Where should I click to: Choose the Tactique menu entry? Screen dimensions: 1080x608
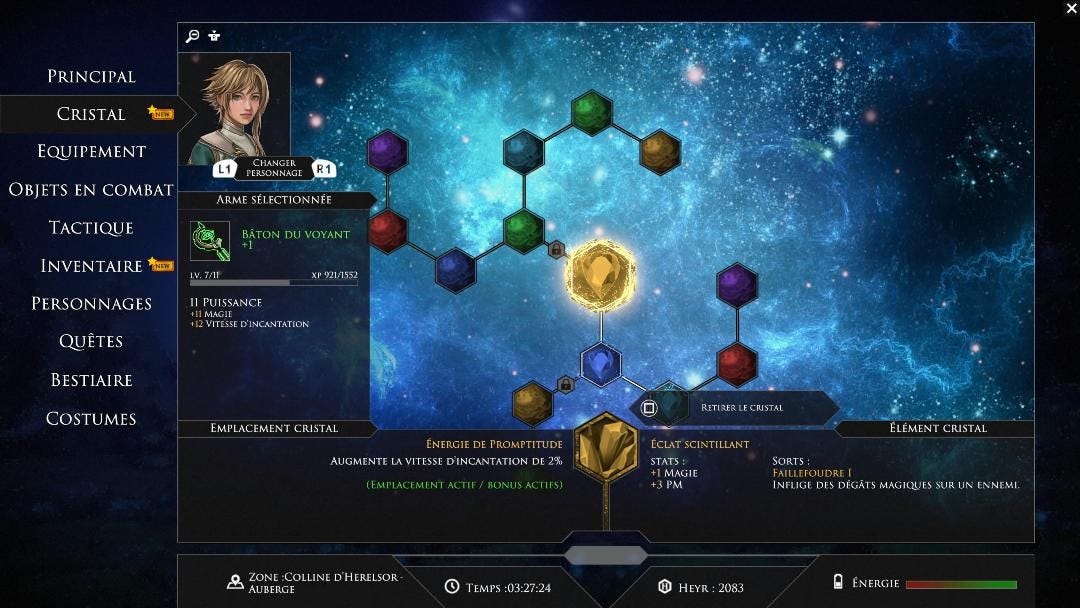(91, 227)
